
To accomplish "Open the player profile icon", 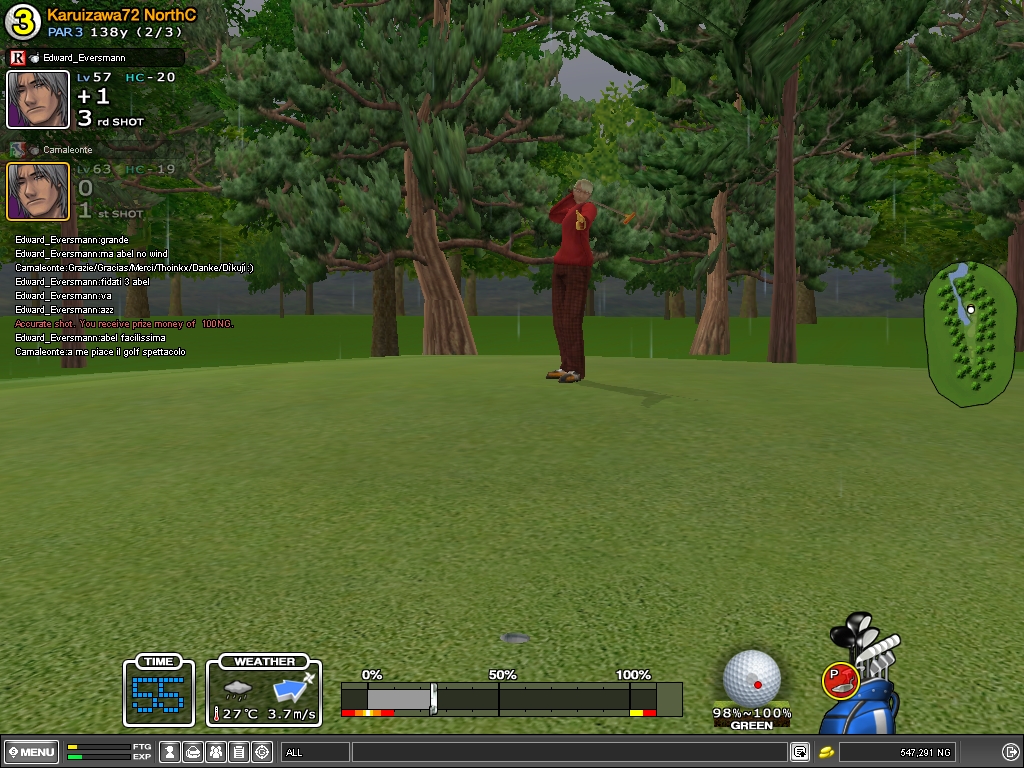I will (x=170, y=752).
